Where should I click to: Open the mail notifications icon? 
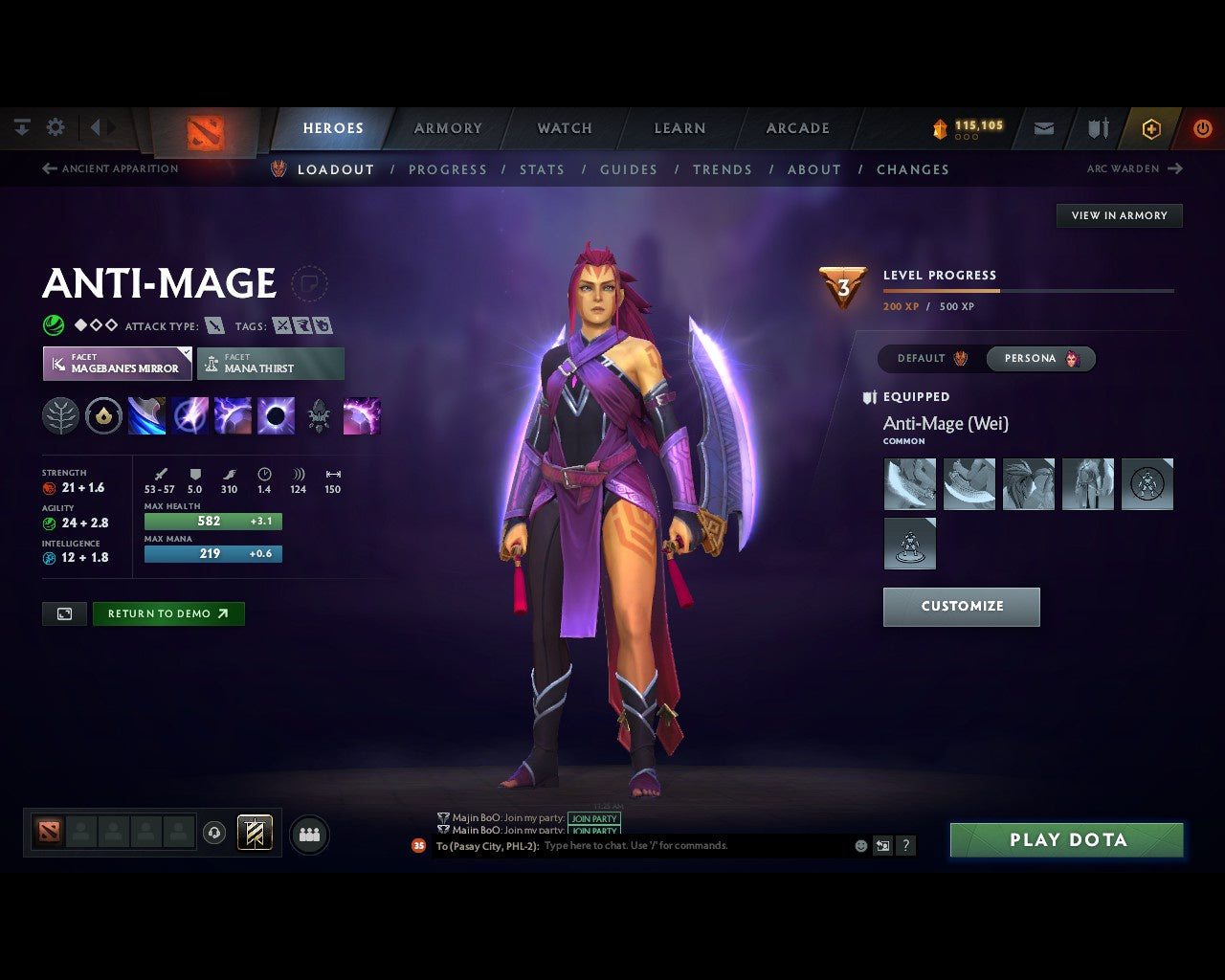(1042, 127)
